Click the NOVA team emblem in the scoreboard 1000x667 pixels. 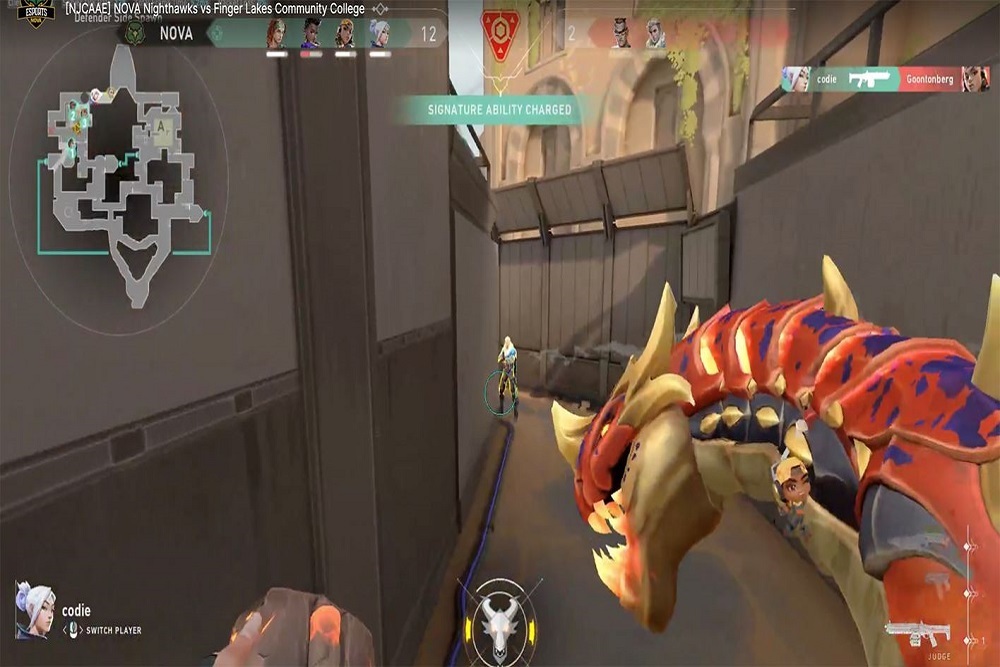point(132,34)
